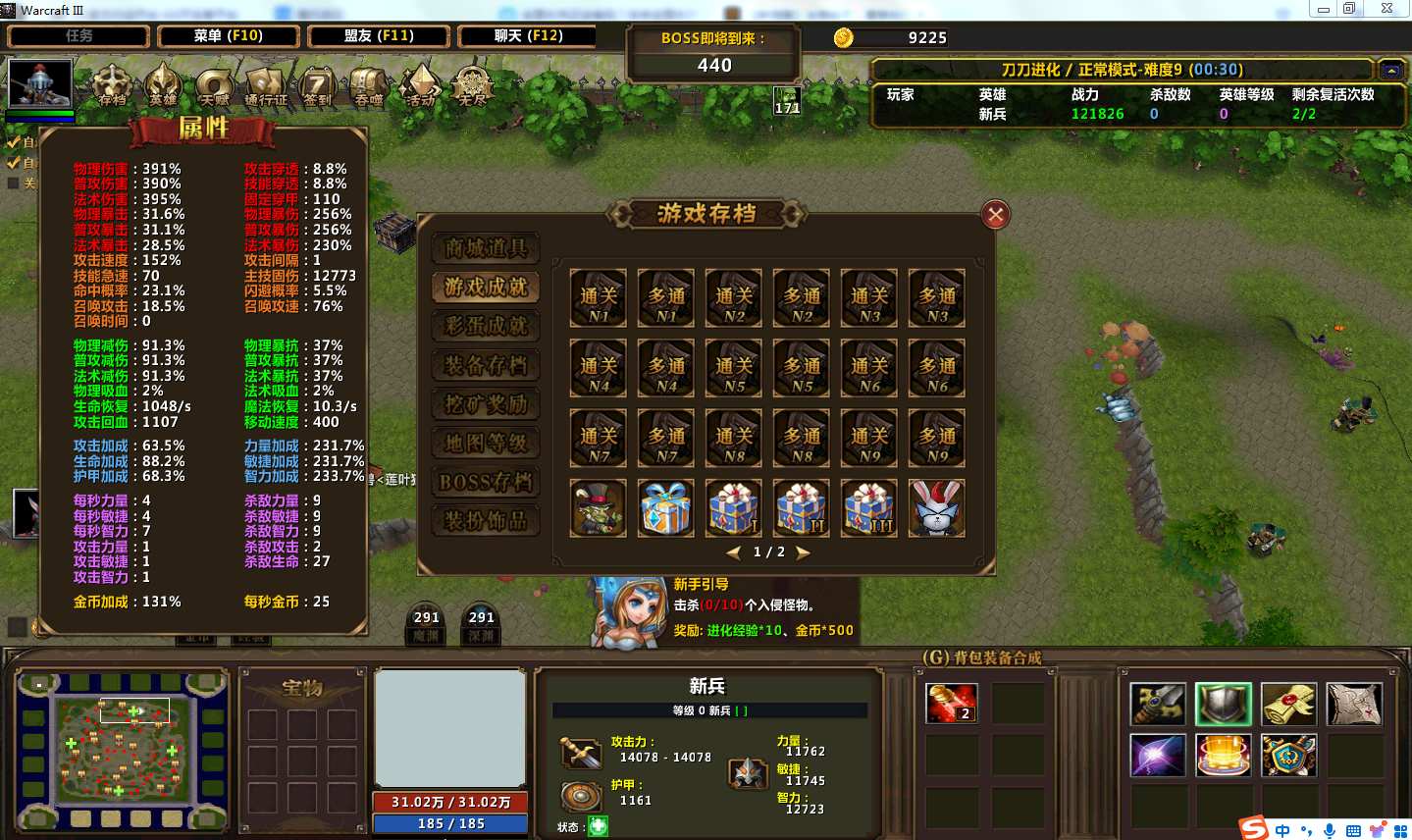This screenshot has height=840, width=1412.
Task: Open the 菜单 (F10) menu
Action: [x=229, y=36]
